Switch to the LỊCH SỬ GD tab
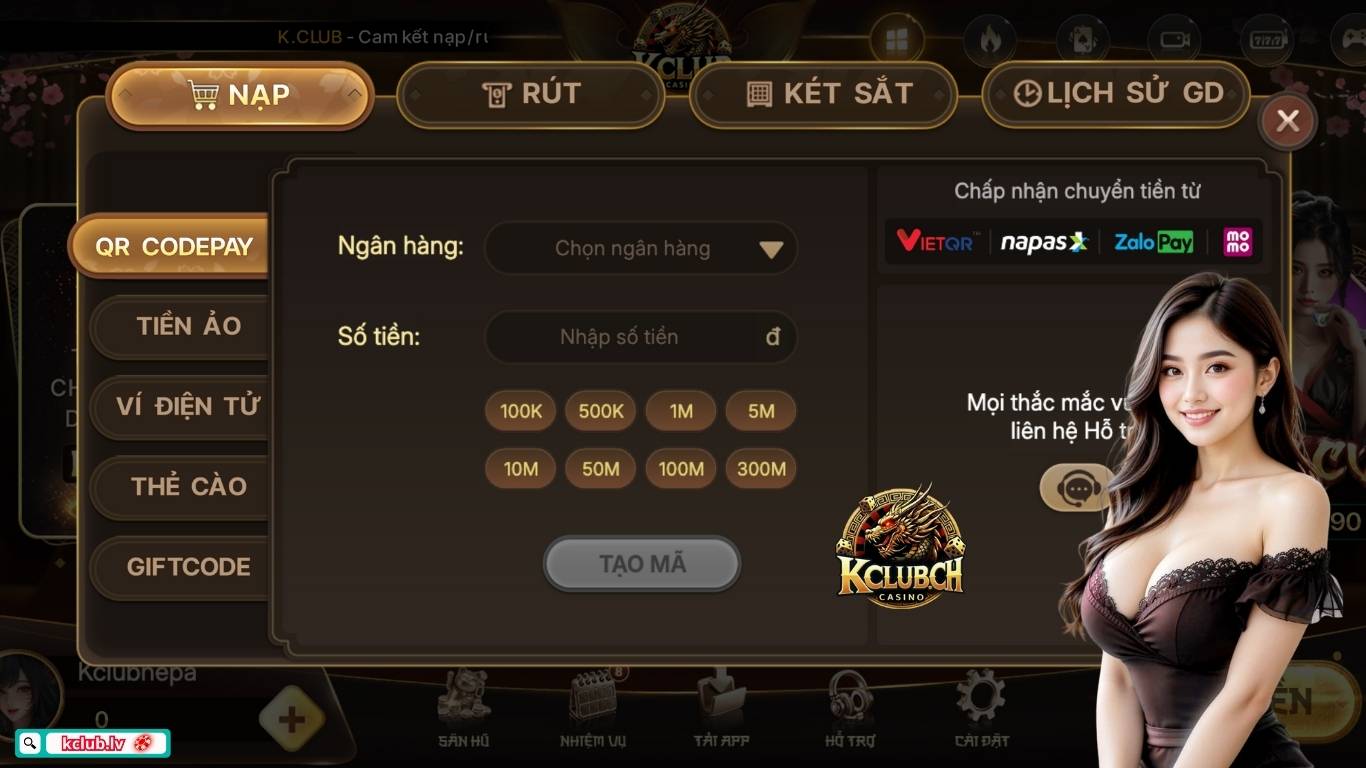The image size is (1366, 768). [1115, 94]
